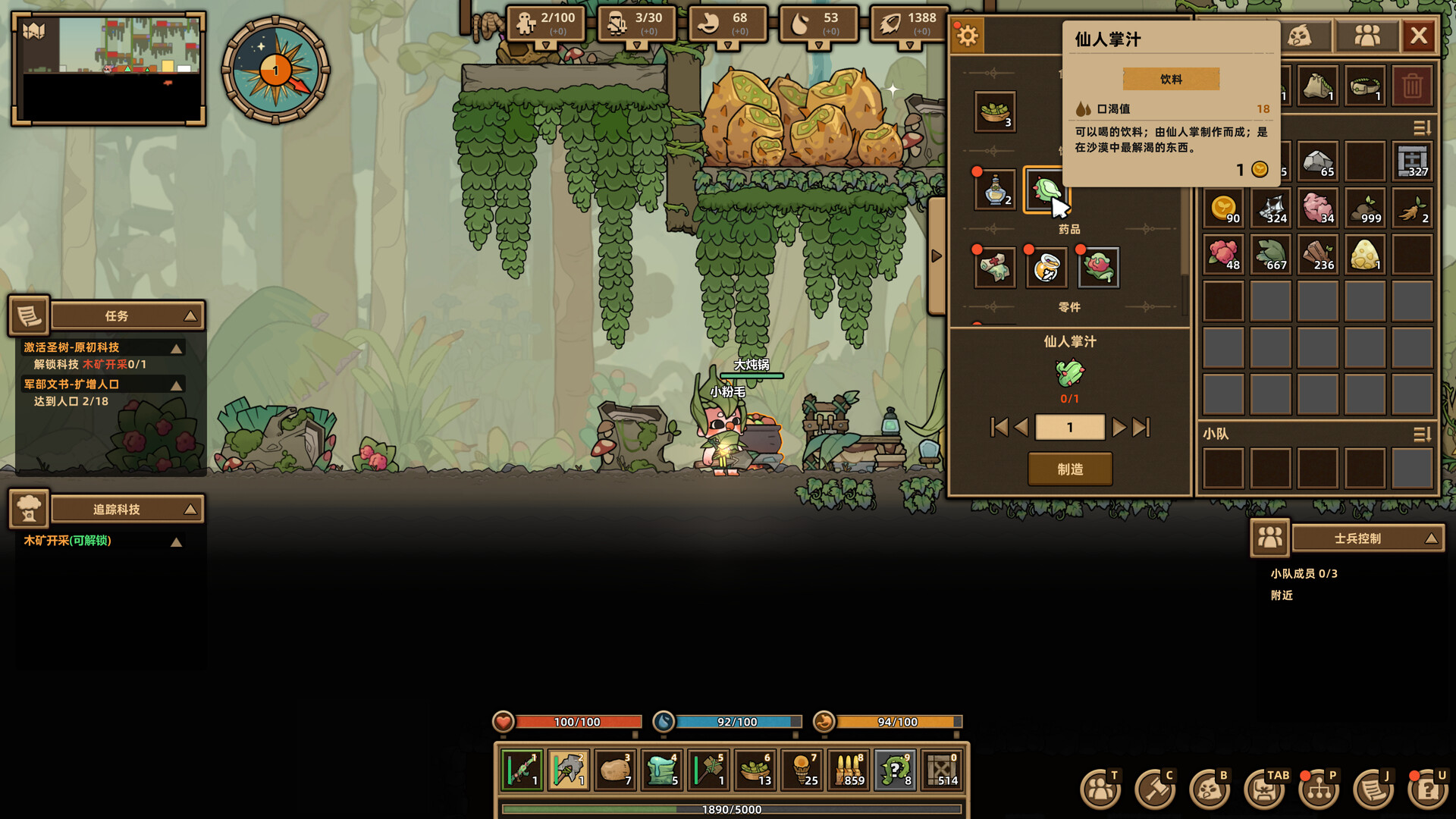Image resolution: width=1456 pixels, height=819 pixels.
Task: Expand the 木矿开采(可解锁) tech entry
Action: [x=176, y=541]
